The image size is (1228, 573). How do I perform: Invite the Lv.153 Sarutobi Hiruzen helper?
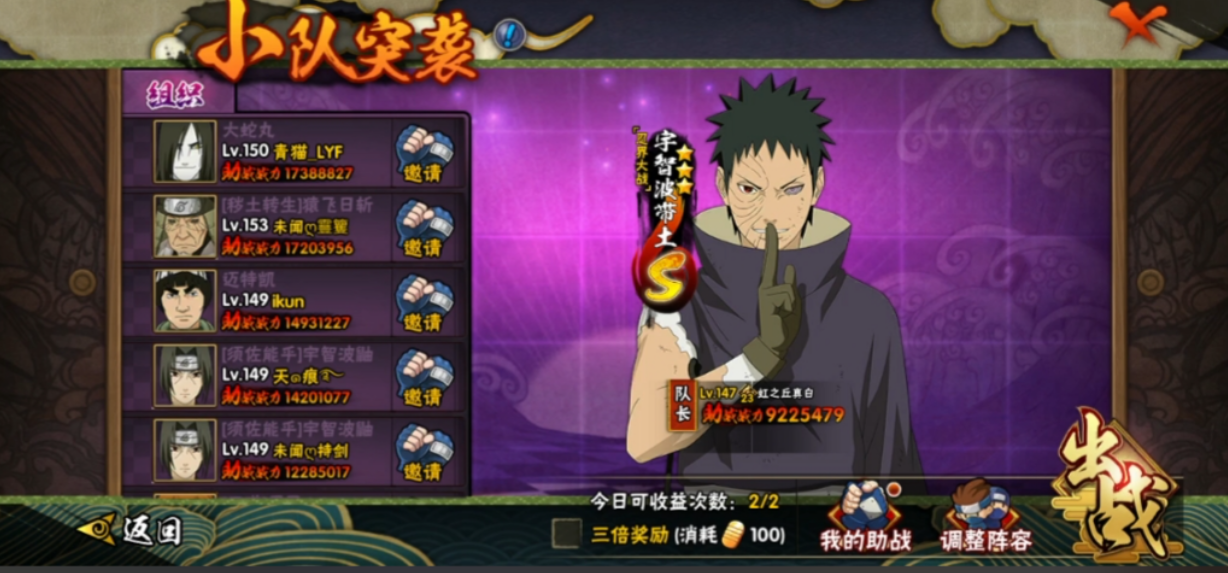424,228
